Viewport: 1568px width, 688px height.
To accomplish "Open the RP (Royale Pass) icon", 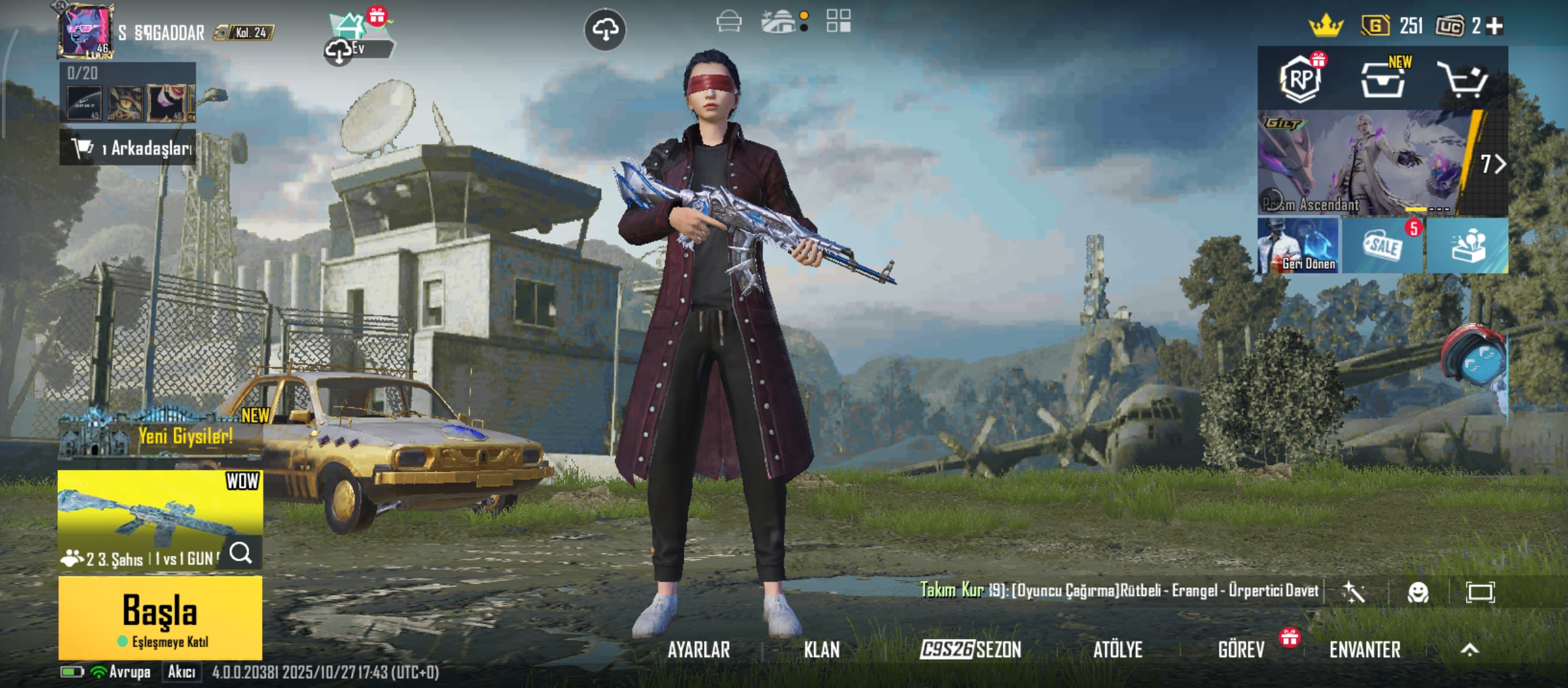I will pyautogui.click(x=1300, y=80).
